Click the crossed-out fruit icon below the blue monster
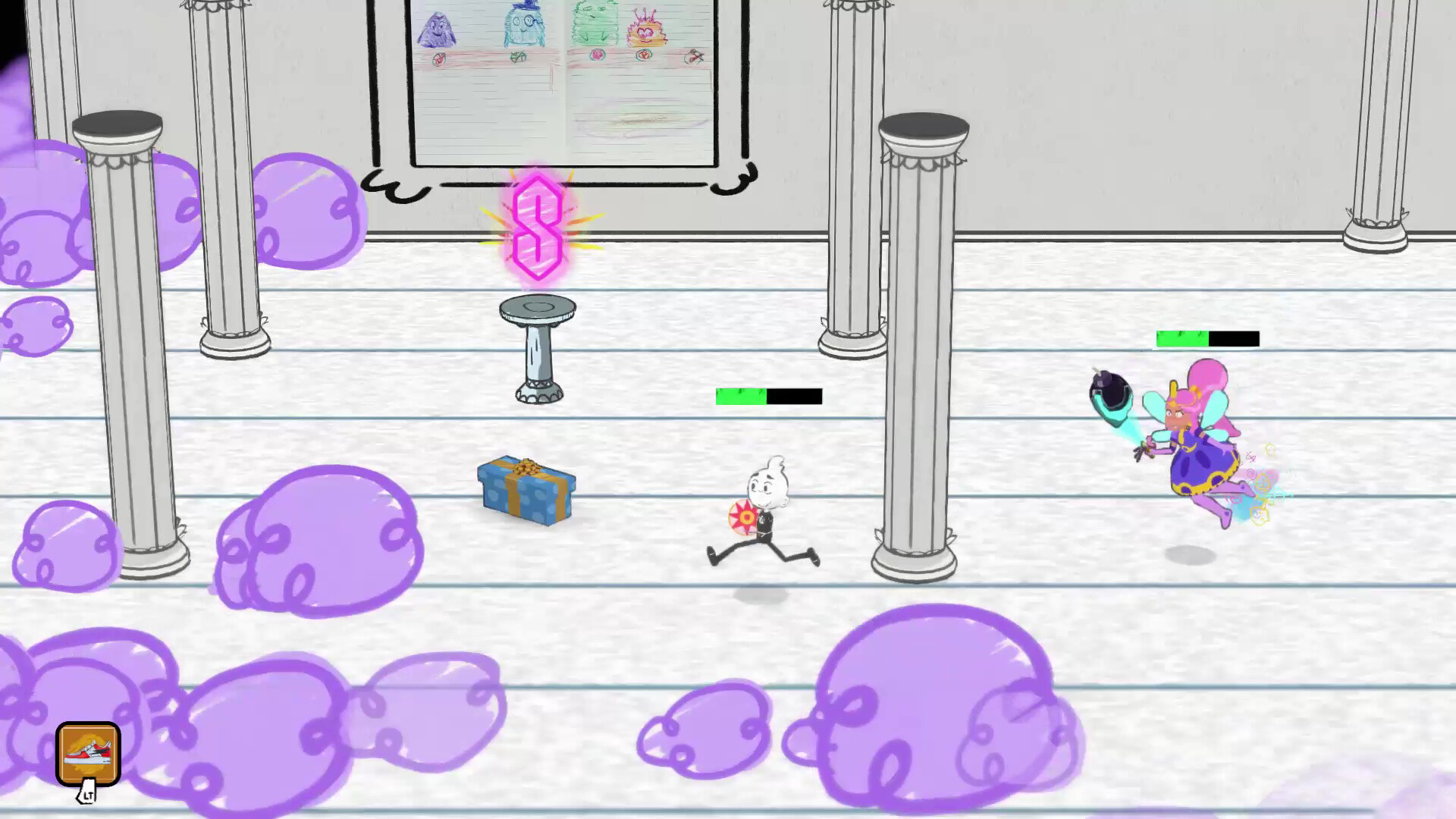Viewport: 1456px width, 819px height. pos(519,57)
